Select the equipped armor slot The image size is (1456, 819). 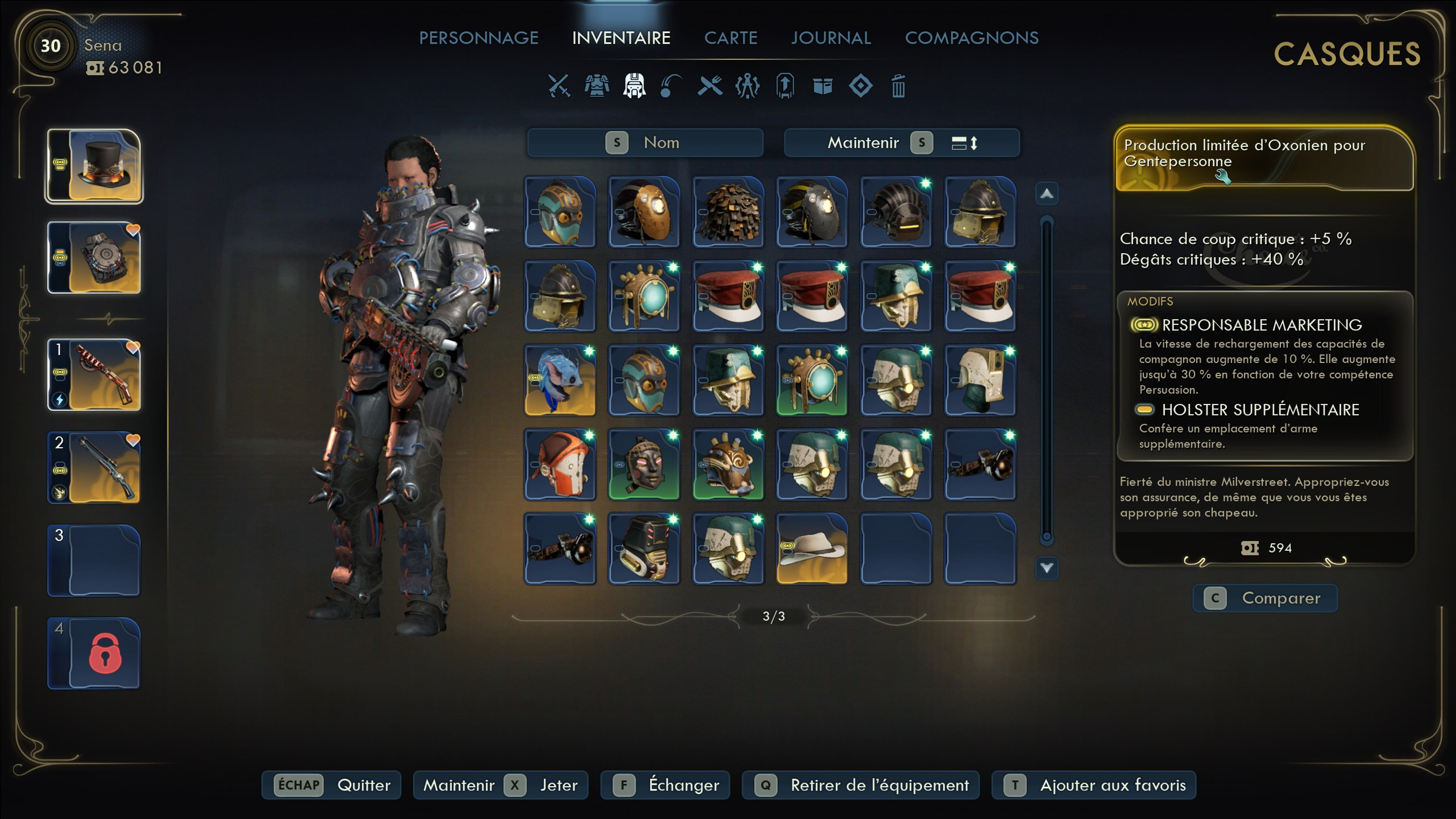pos(94,258)
